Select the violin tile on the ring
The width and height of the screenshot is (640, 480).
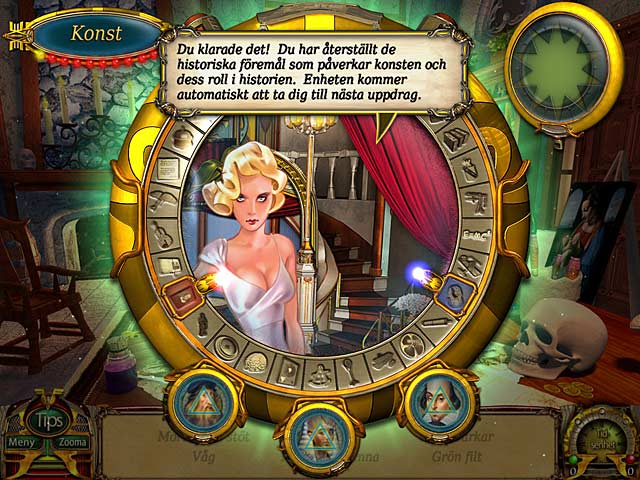[162, 235]
